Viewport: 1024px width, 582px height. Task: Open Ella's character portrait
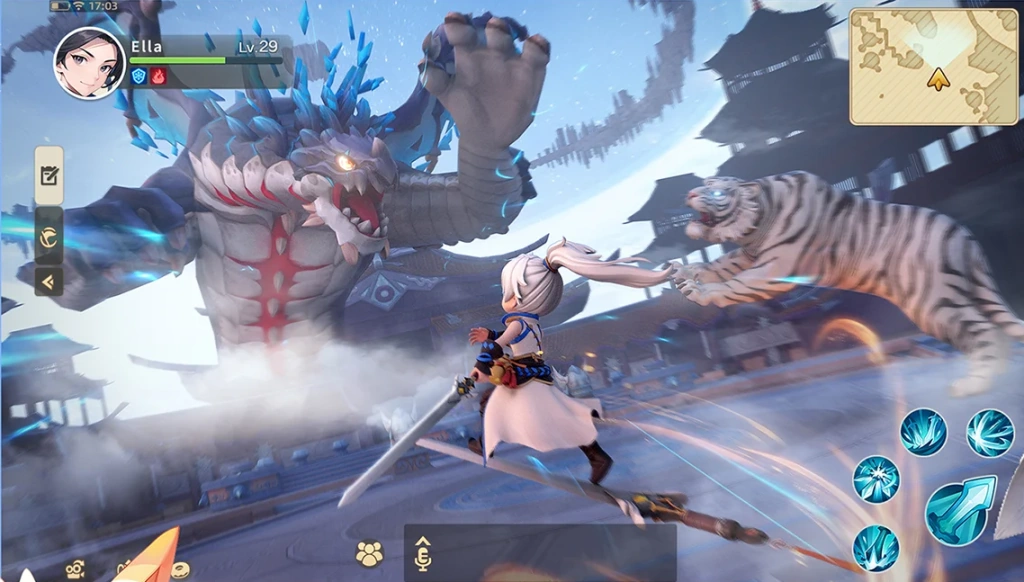(x=90, y=63)
